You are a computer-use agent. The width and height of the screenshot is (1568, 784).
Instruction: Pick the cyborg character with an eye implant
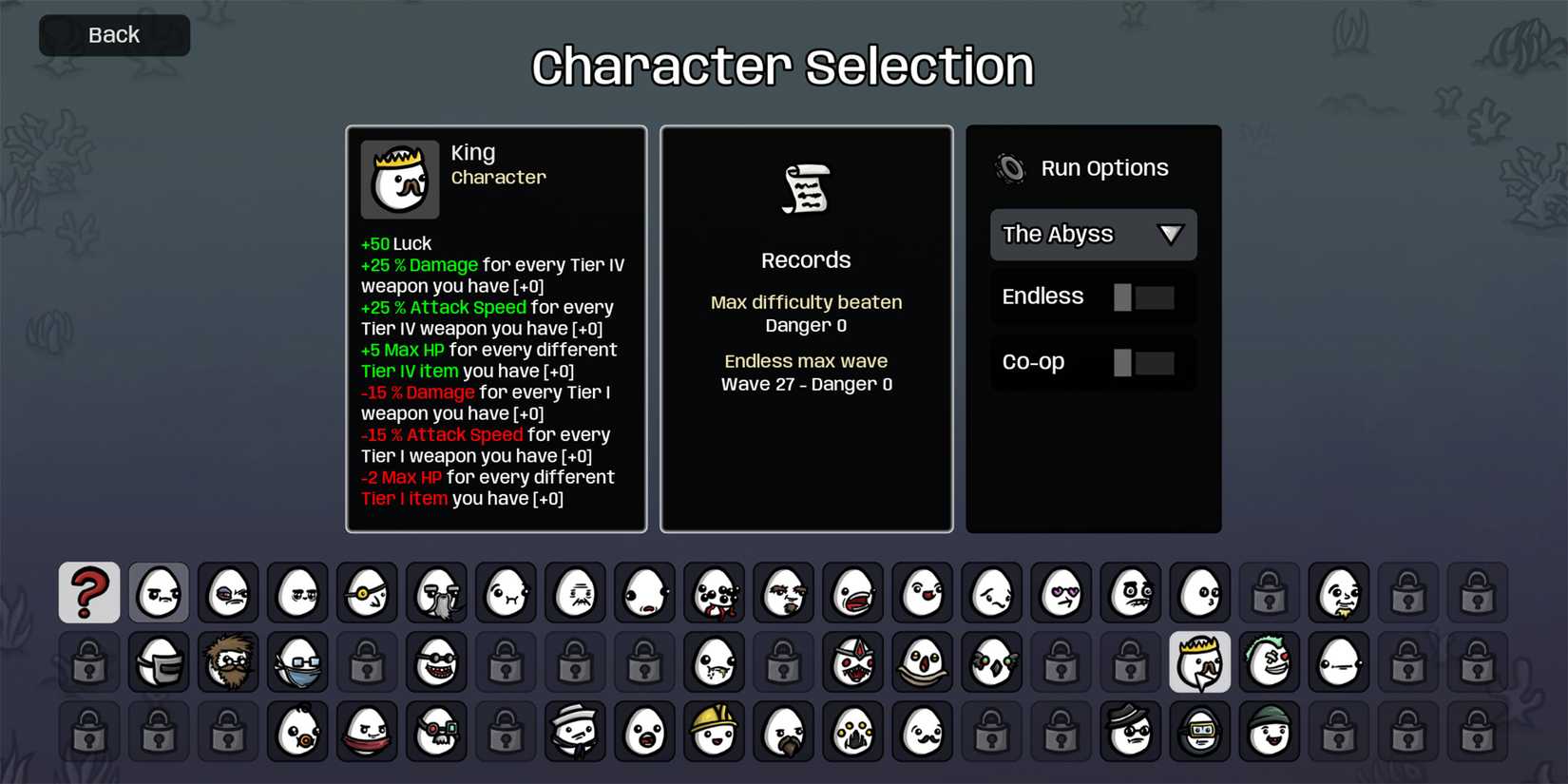[437, 732]
